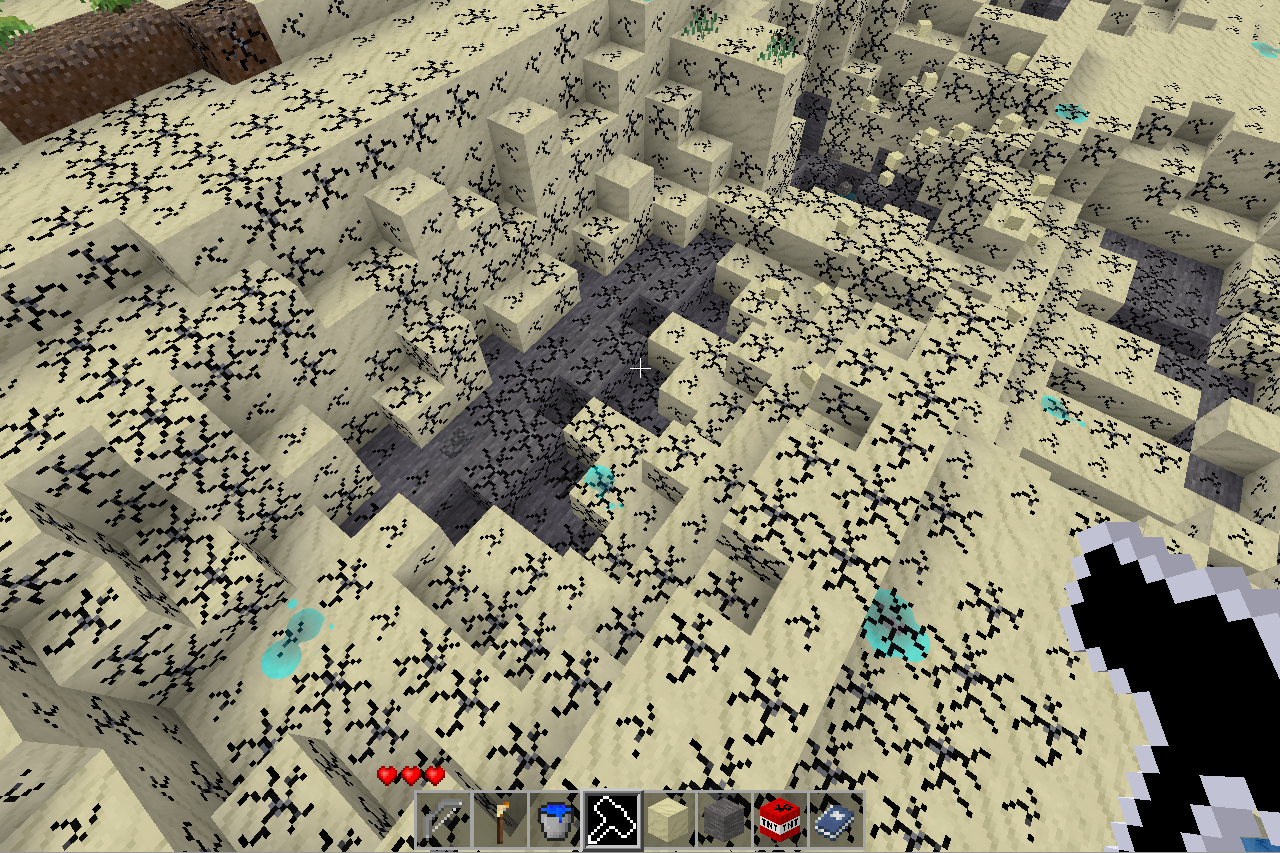This screenshot has width=1280, height=853.
Task: Select the bow slot in the hotbar
Action: point(444,822)
